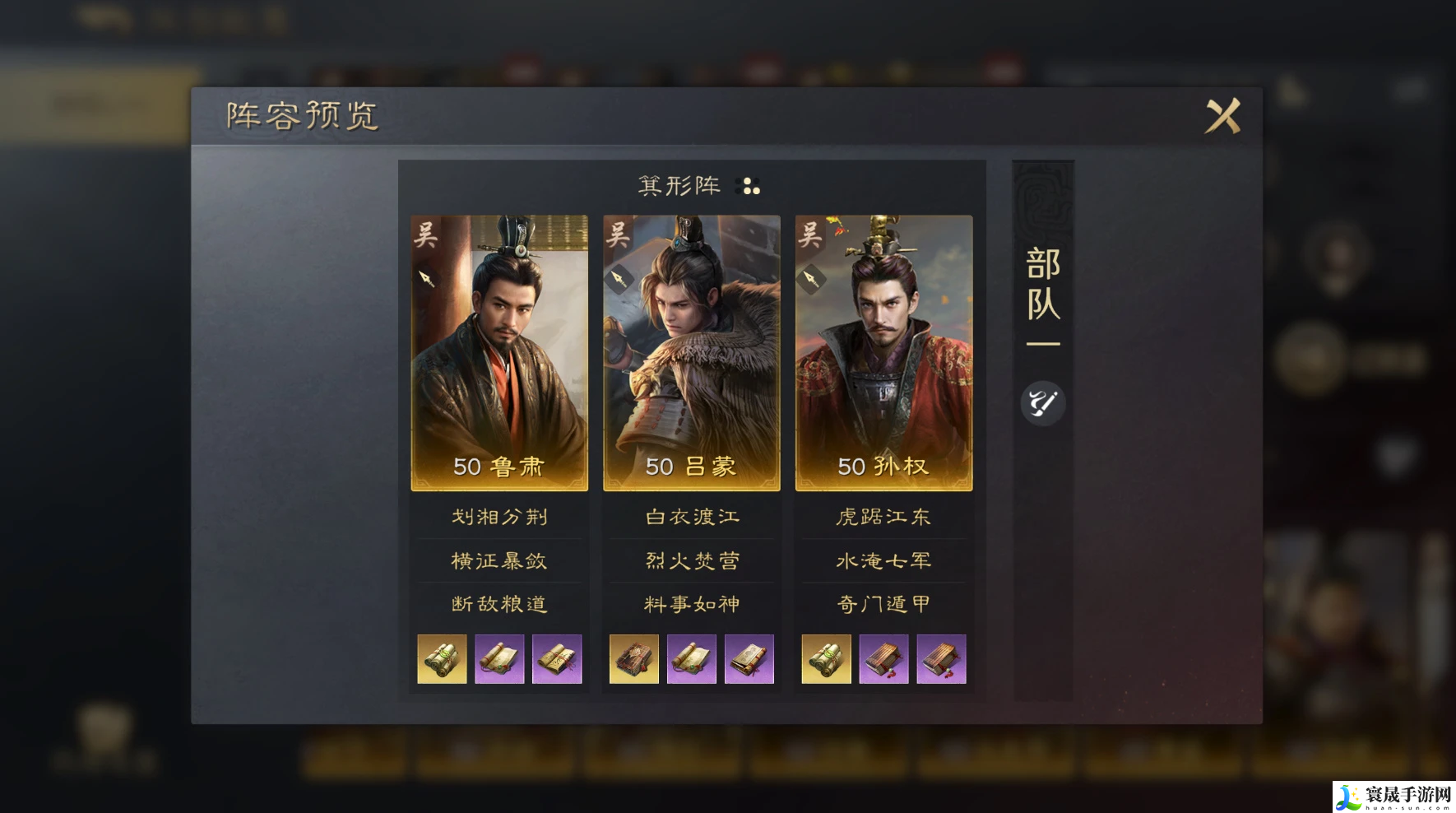Open the 烈火焚营 skill entry
Image resolution: width=1456 pixels, height=813 pixels.
[x=692, y=561]
